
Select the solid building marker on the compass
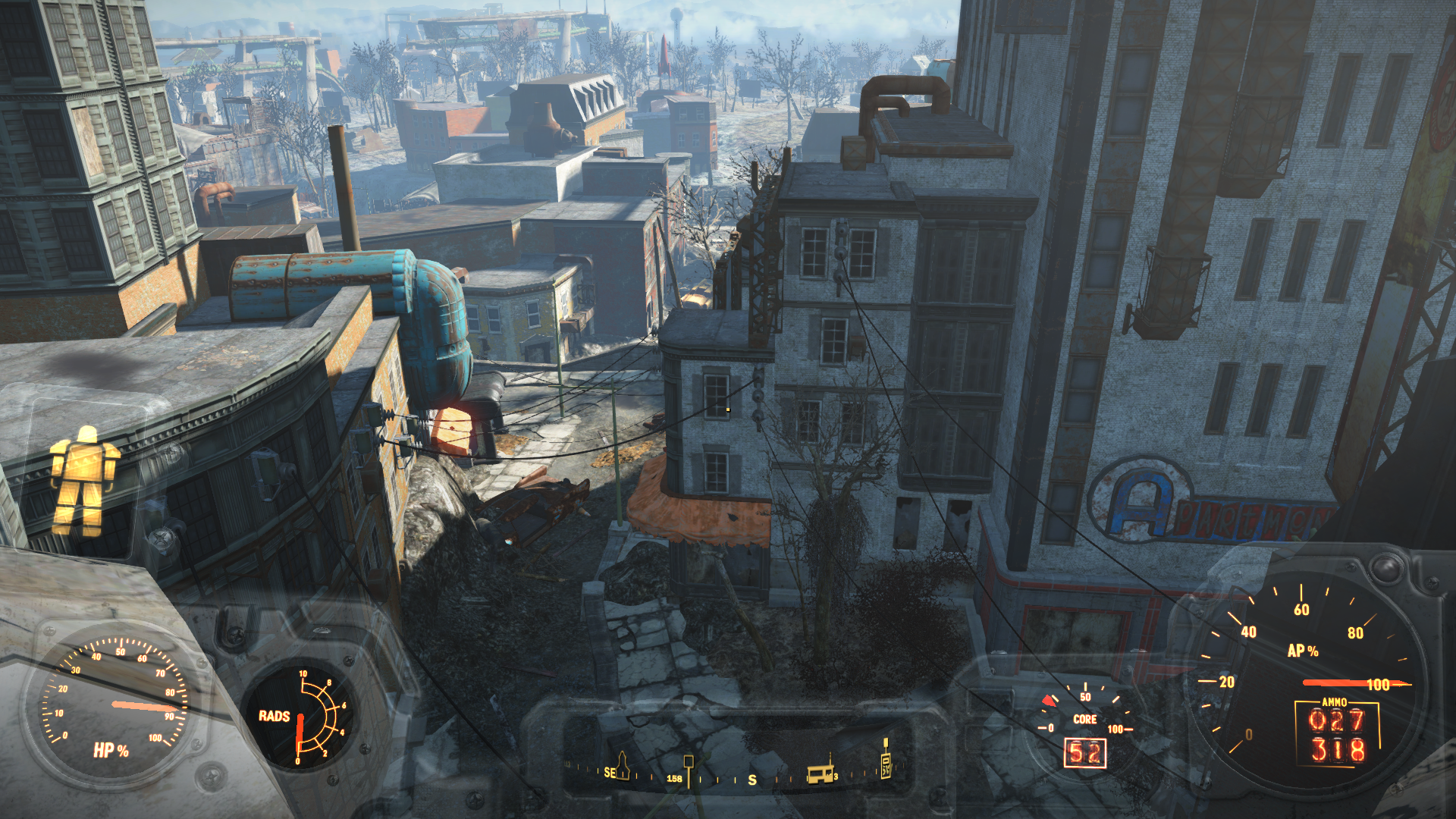tap(821, 774)
